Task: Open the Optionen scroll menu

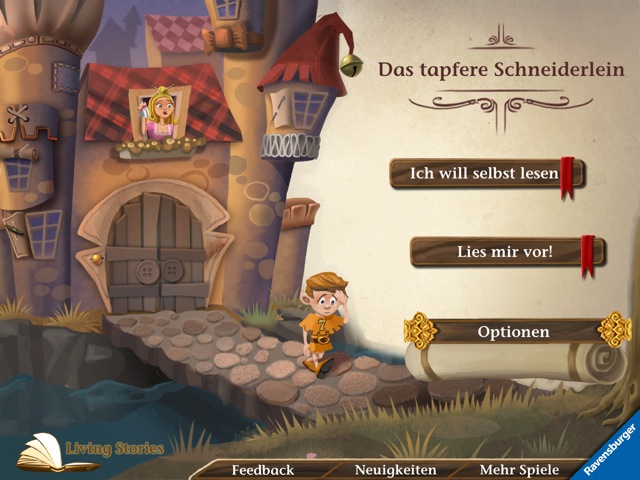Action: coord(513,332)
